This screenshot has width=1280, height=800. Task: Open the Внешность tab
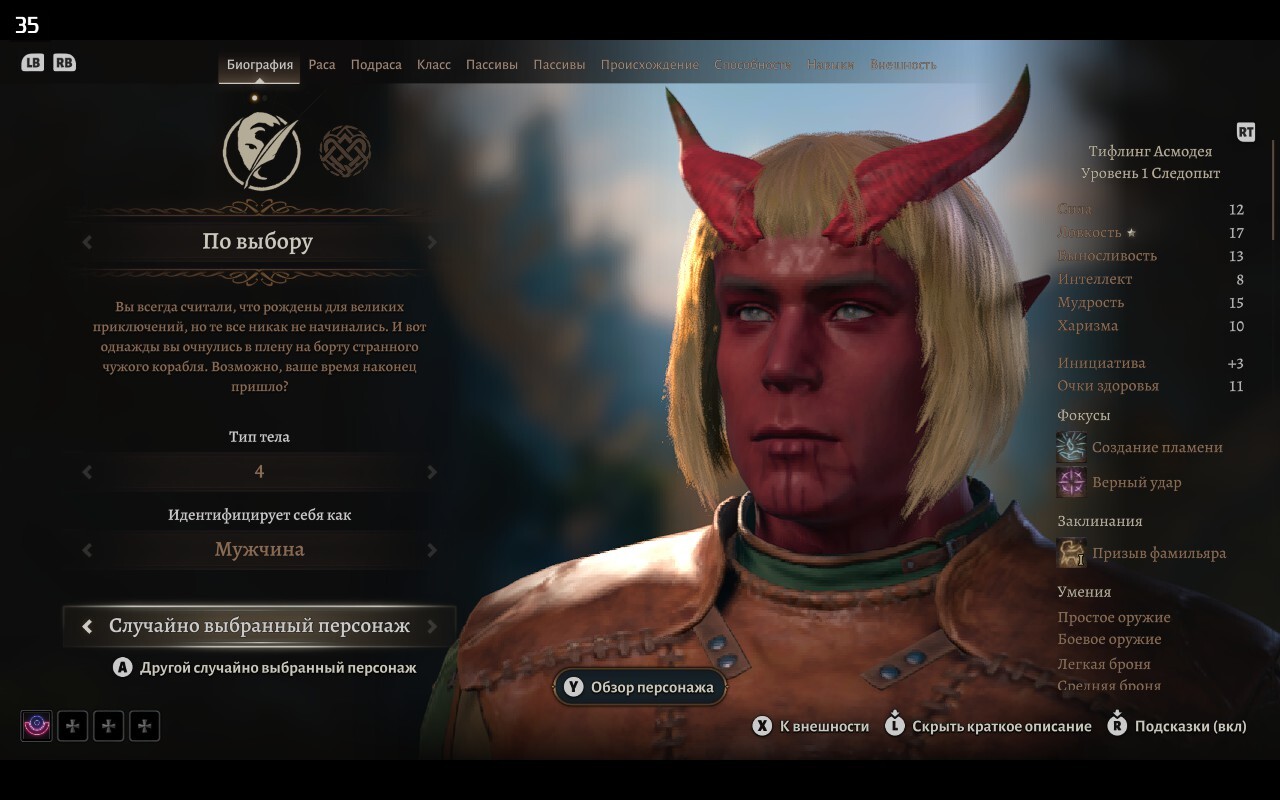point(903,65)
